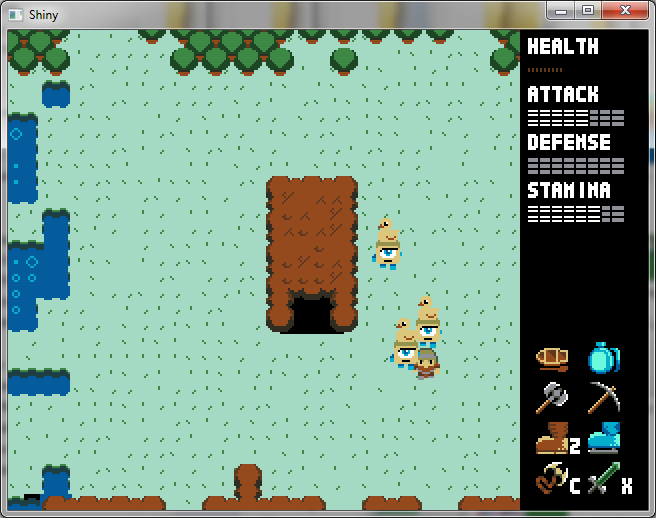The width and height of the screenshot is (656, 518).
Task: Choose the grappling hook with rope
Action: point(551,480)
